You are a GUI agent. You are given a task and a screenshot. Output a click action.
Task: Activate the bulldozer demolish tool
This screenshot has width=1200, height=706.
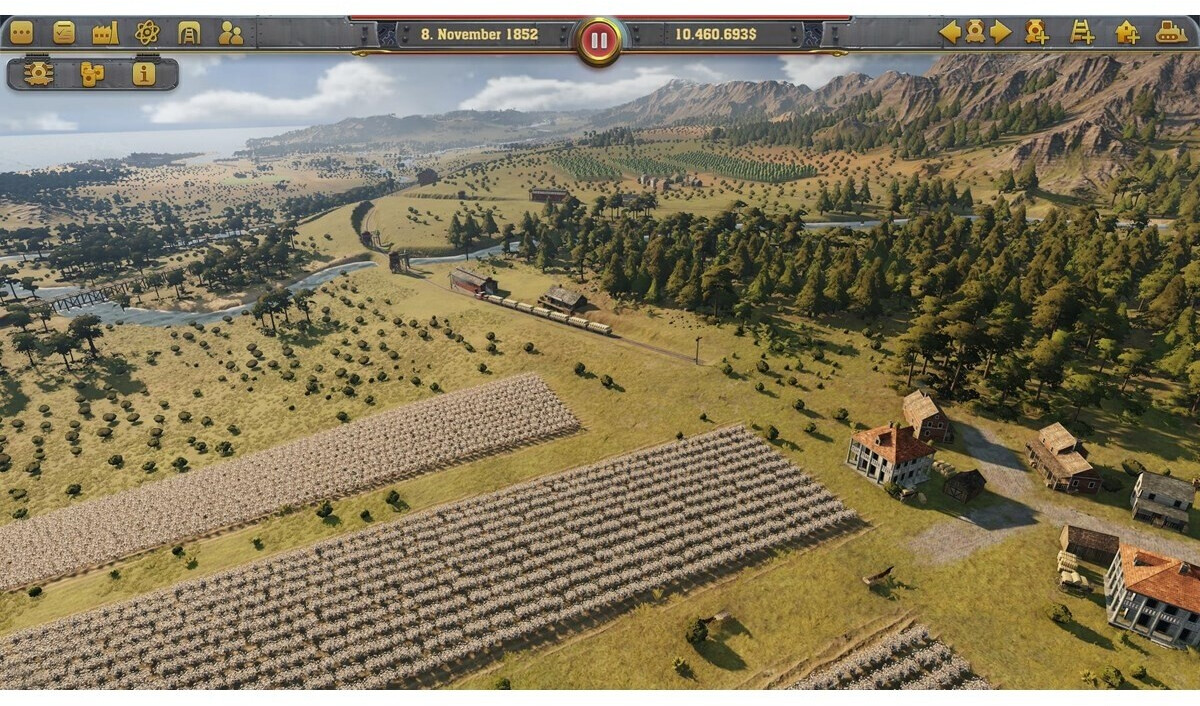[1171, 32]
